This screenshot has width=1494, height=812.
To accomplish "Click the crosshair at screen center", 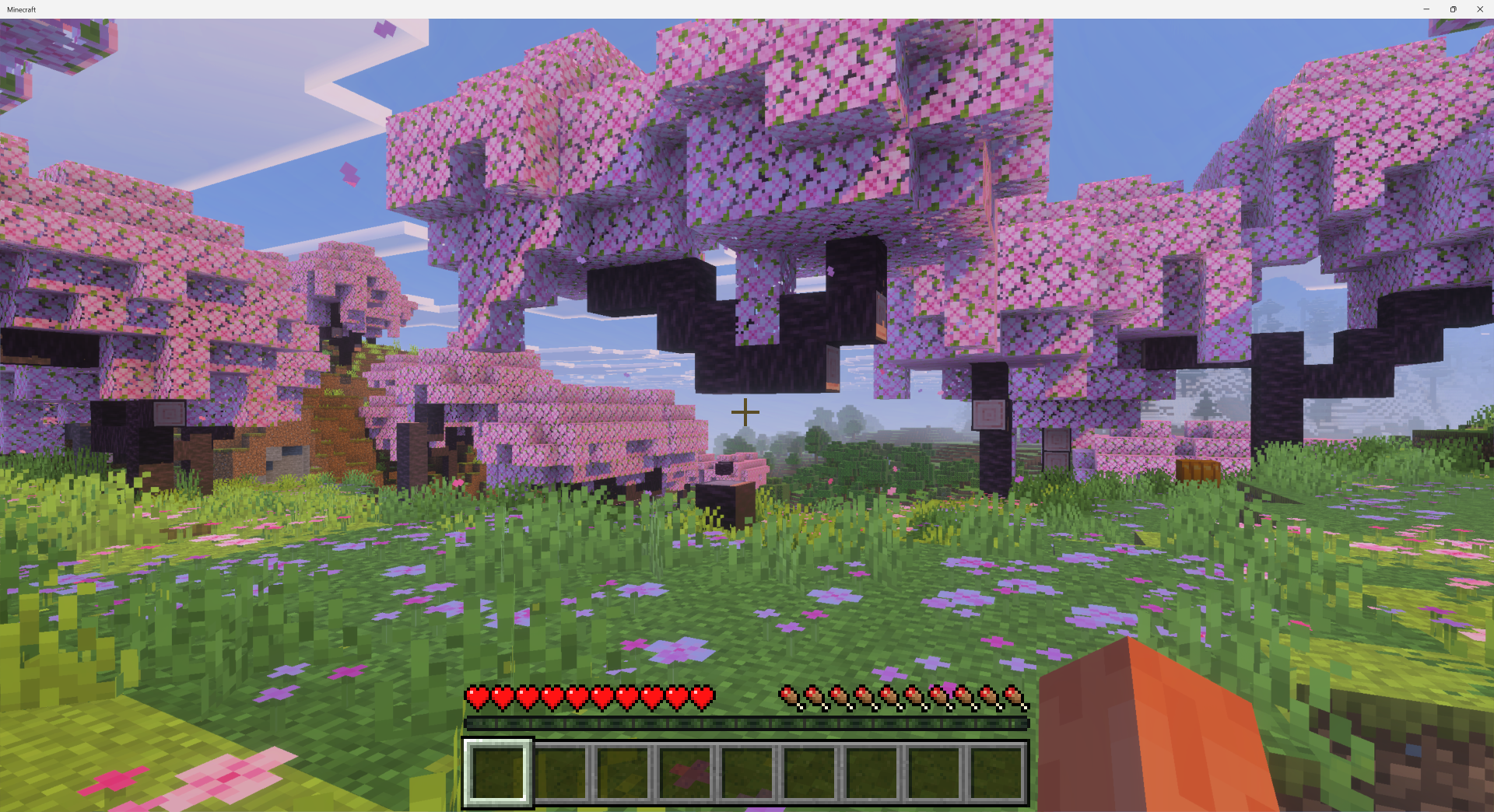I will click(745, 412).
